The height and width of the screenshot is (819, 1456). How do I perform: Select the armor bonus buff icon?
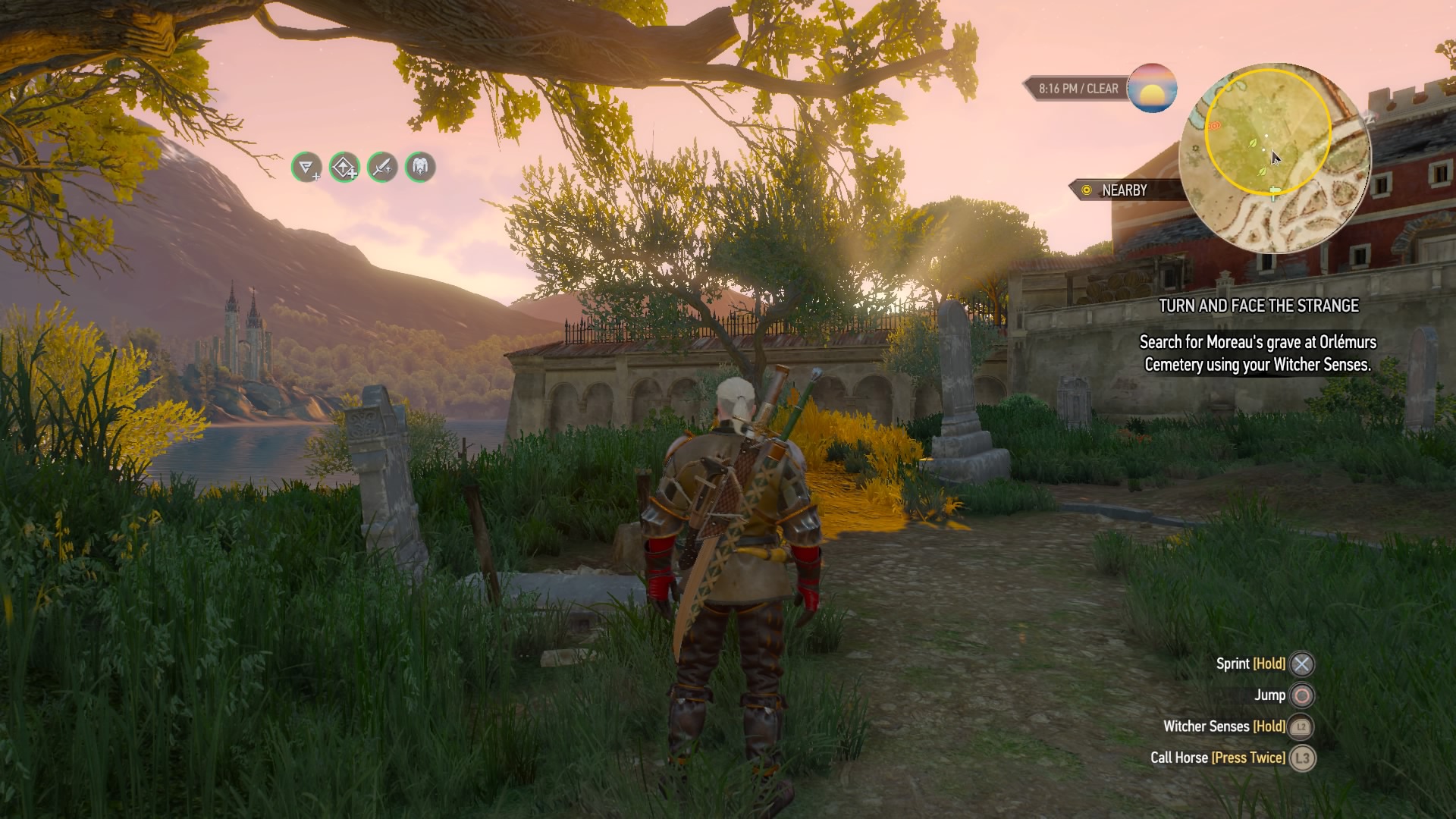[420, 167]
